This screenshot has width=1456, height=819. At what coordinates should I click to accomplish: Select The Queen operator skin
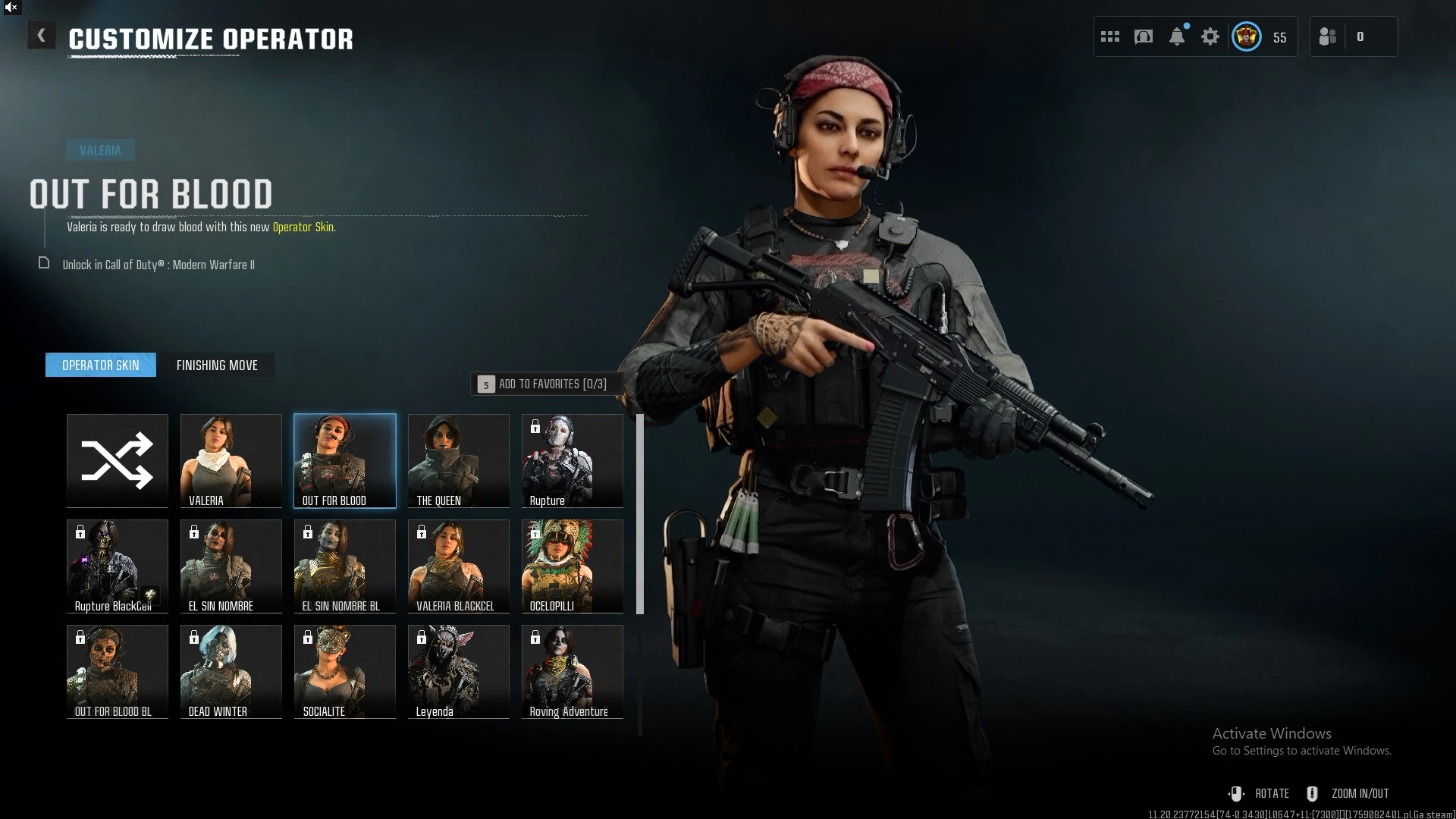click(x=459, y=460)
